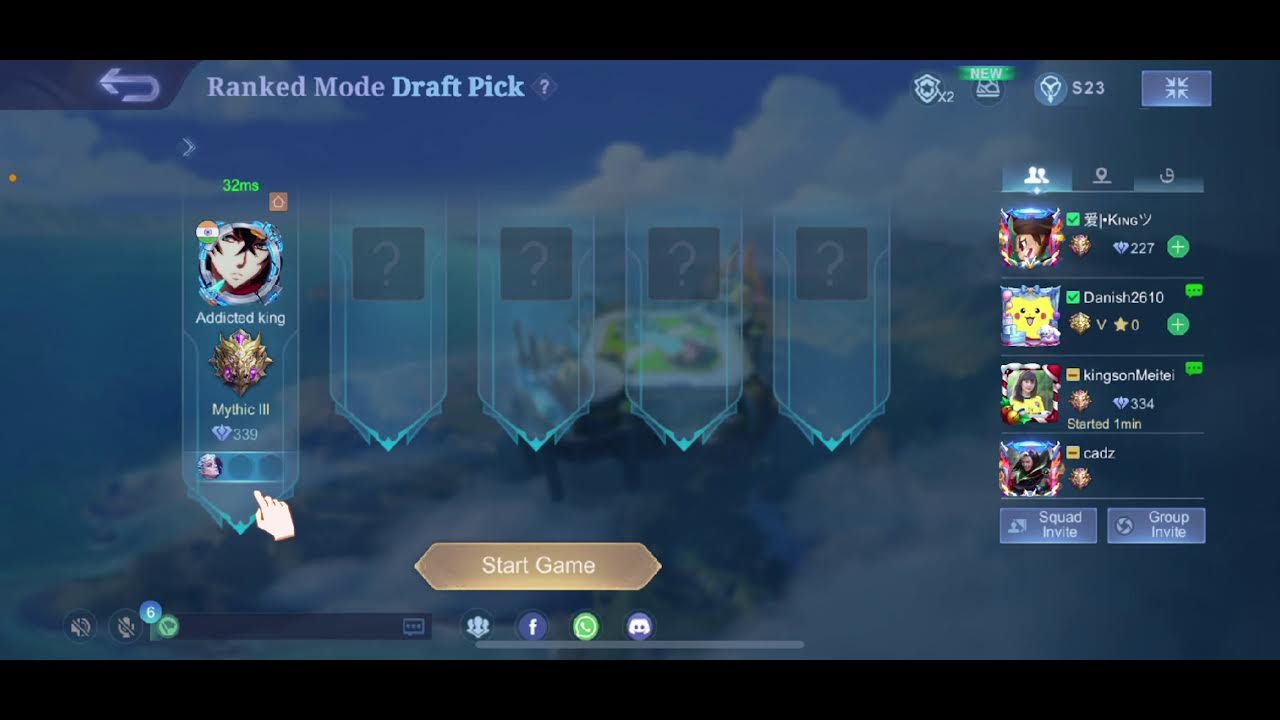The height and width of the screenshot is (720, 1280).
Task: Invite Danish2610 with the plus button
Action: [x=1178, y=324]
